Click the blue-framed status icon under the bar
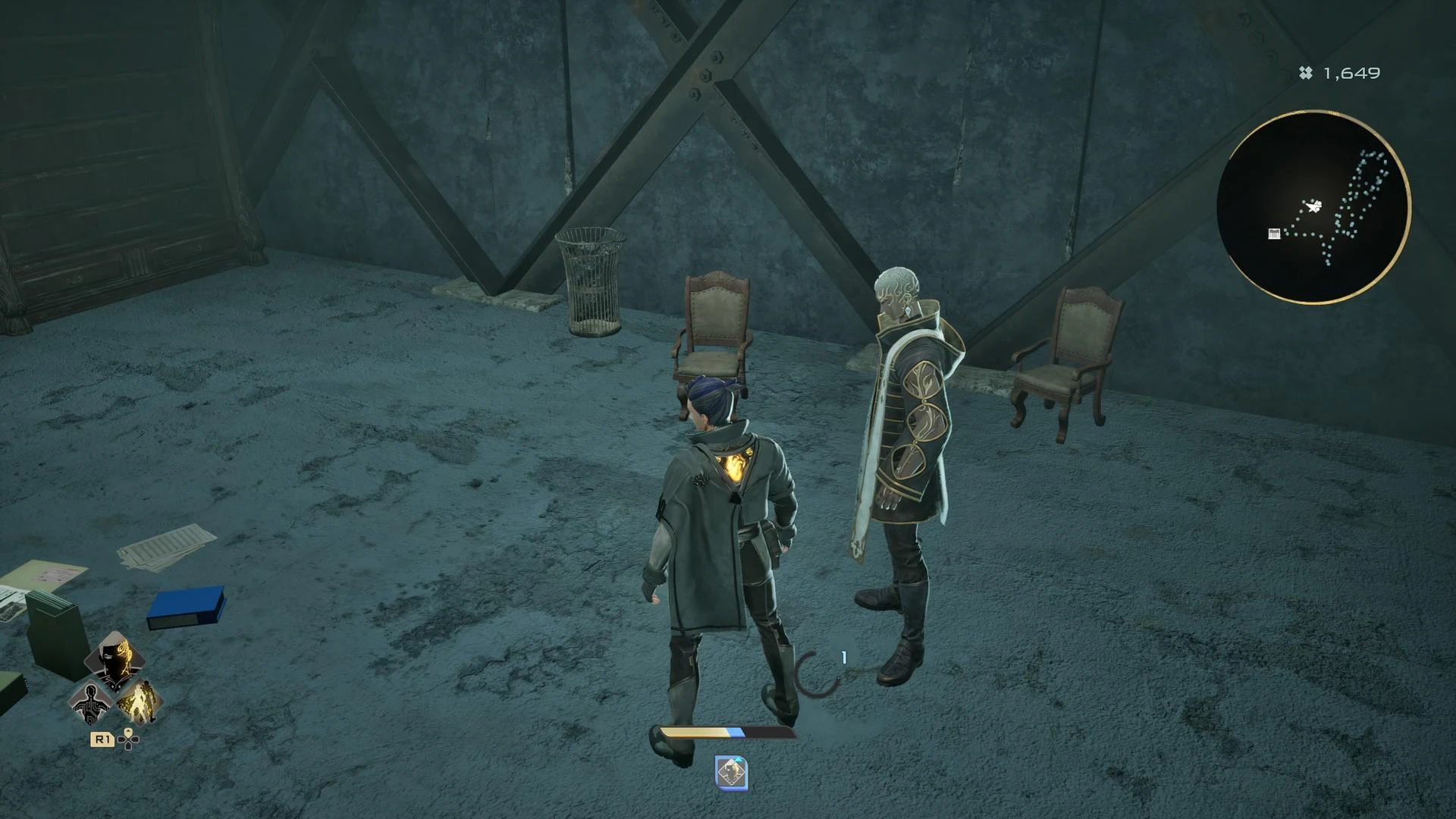This screenshot has width=1456, height=819. point(731,773)
